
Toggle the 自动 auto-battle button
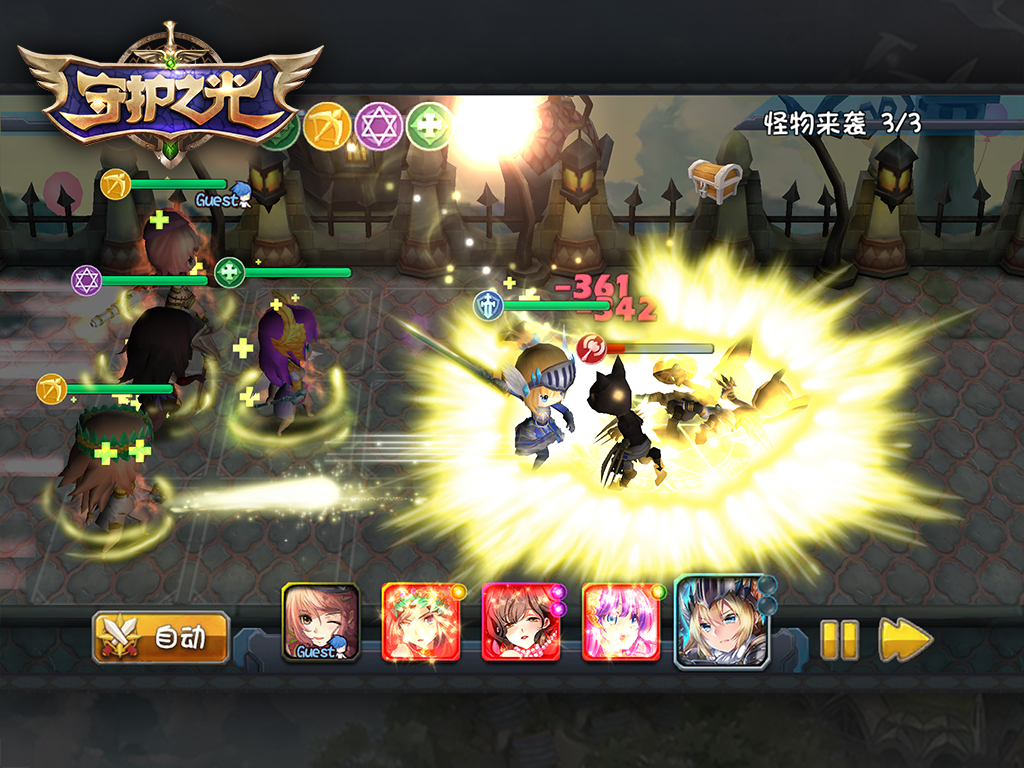(x=162, y=638)
